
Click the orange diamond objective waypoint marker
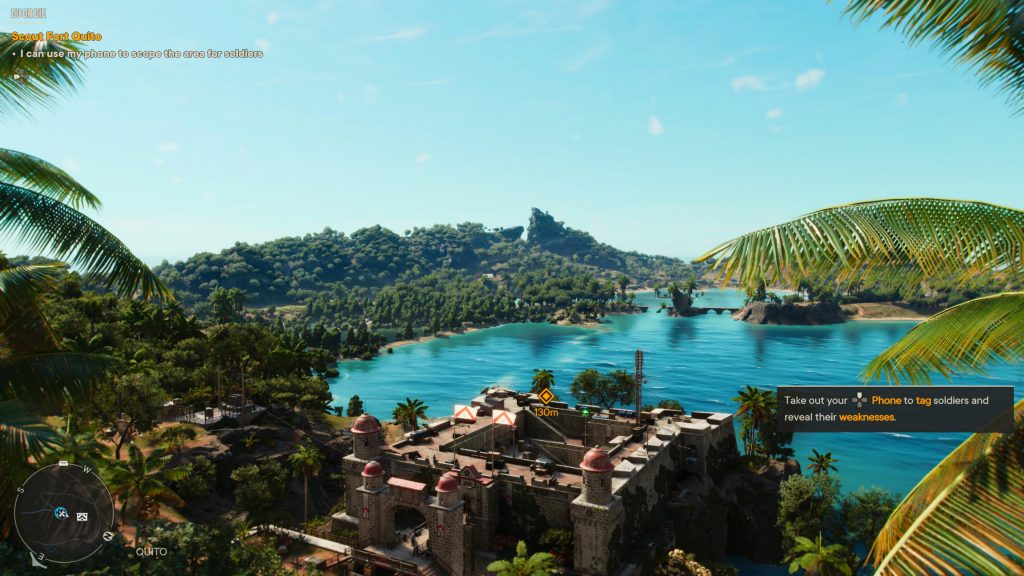[x=545, y=396]
